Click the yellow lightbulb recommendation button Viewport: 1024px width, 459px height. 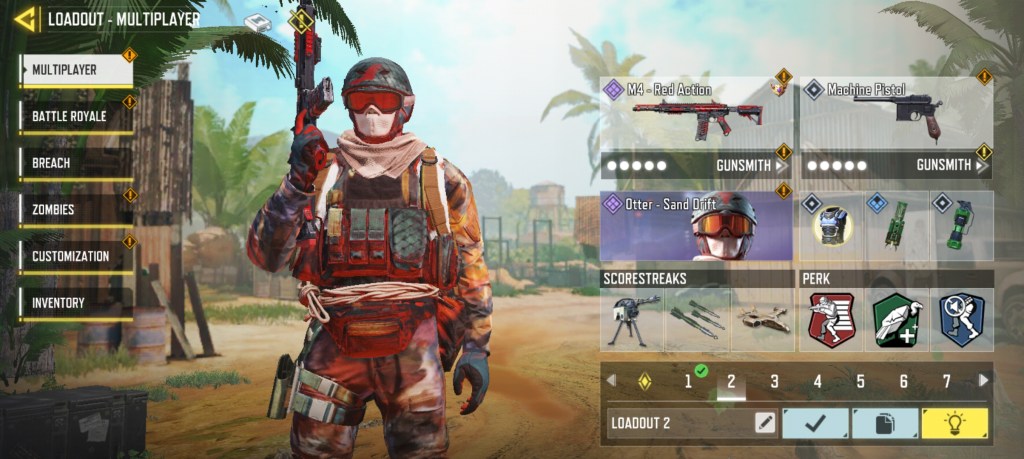954,423
